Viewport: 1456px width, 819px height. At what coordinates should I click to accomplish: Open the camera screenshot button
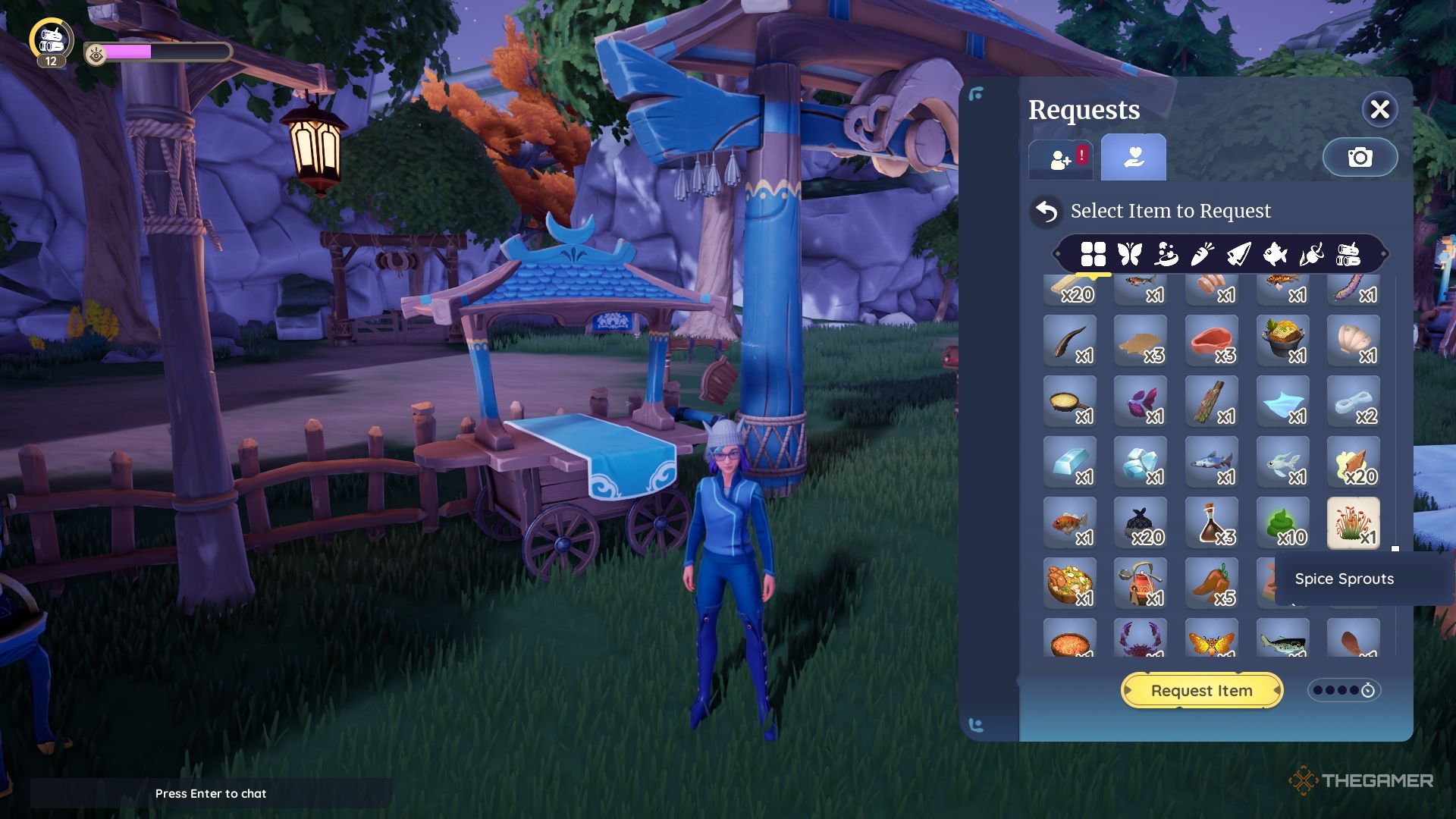coord(1360,157)
